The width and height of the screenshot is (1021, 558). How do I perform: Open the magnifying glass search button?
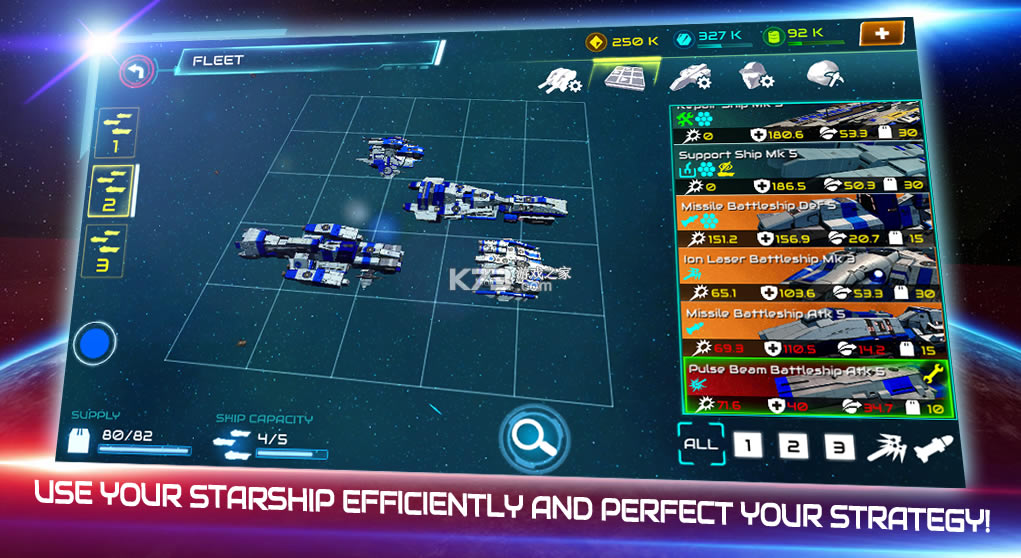(x=536, y=435)
